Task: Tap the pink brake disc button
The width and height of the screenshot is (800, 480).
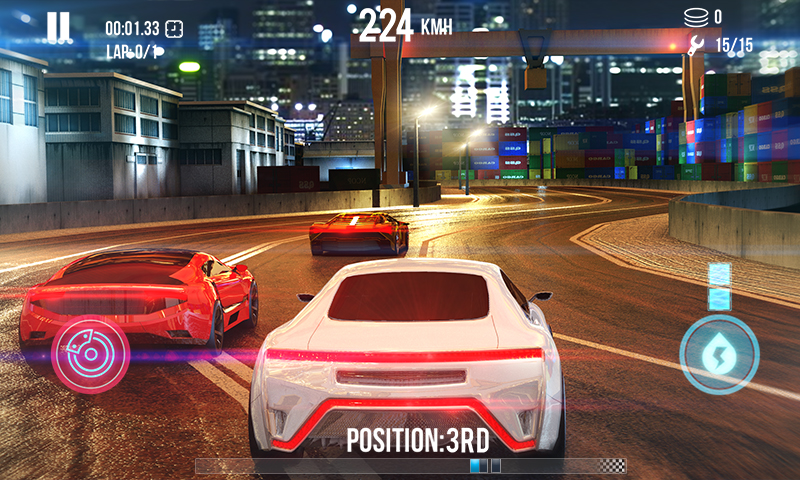Action: (x=90, y=355)
